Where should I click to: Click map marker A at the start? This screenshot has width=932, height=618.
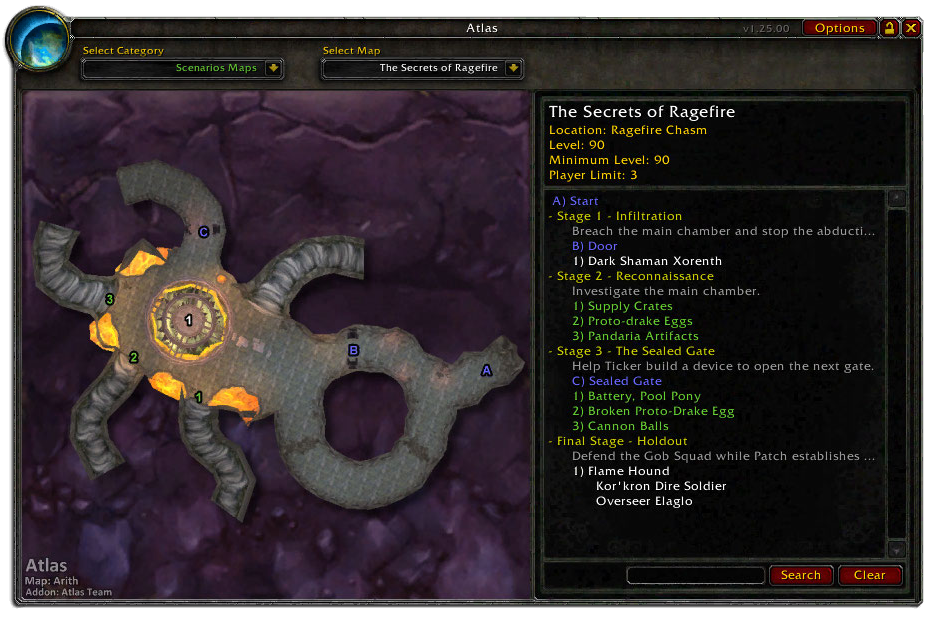(x=487, y=370)
